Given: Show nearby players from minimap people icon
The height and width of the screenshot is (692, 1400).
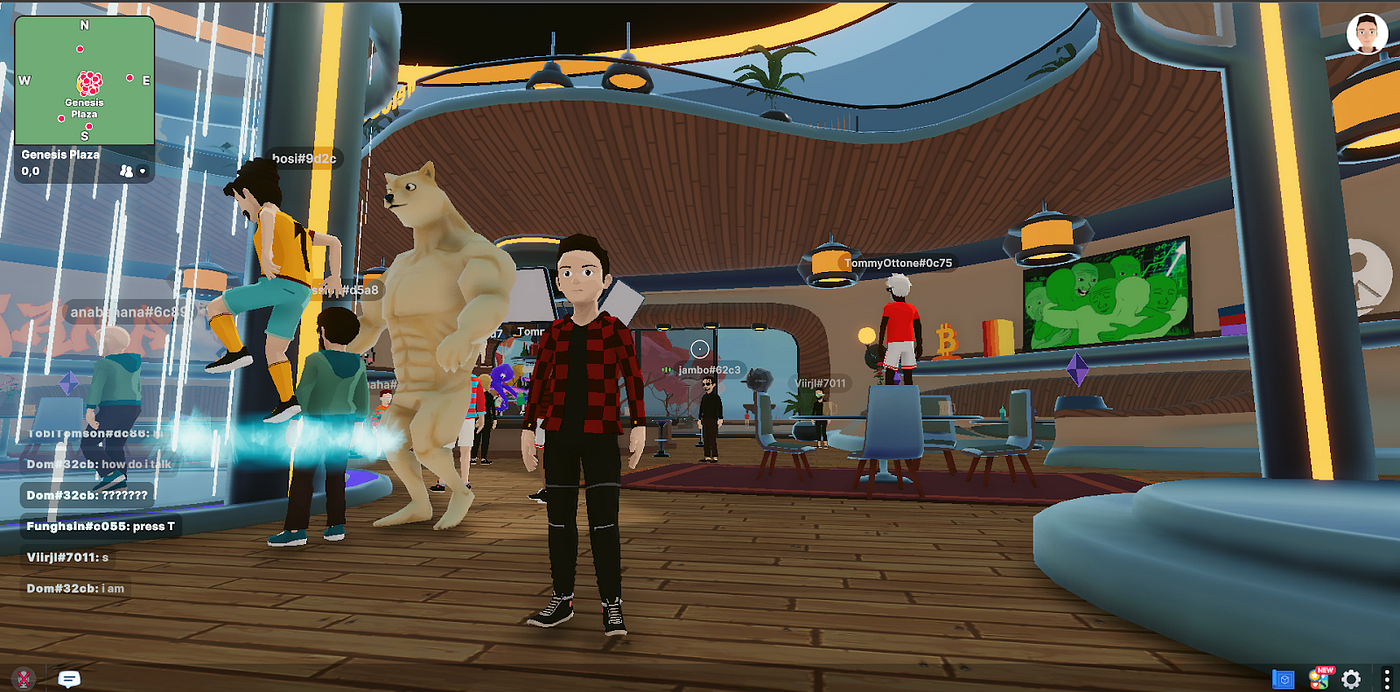Looking at the screenshot, I should pos(126,171).
